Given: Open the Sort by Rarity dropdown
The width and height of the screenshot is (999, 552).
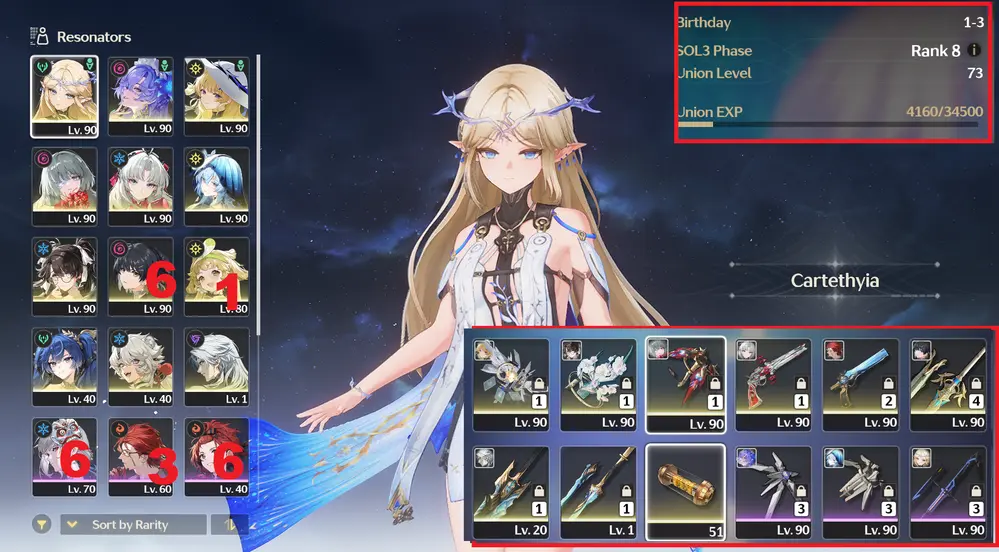Looking at the screenshot, I should pyautogui.click(x=133, y=524).
